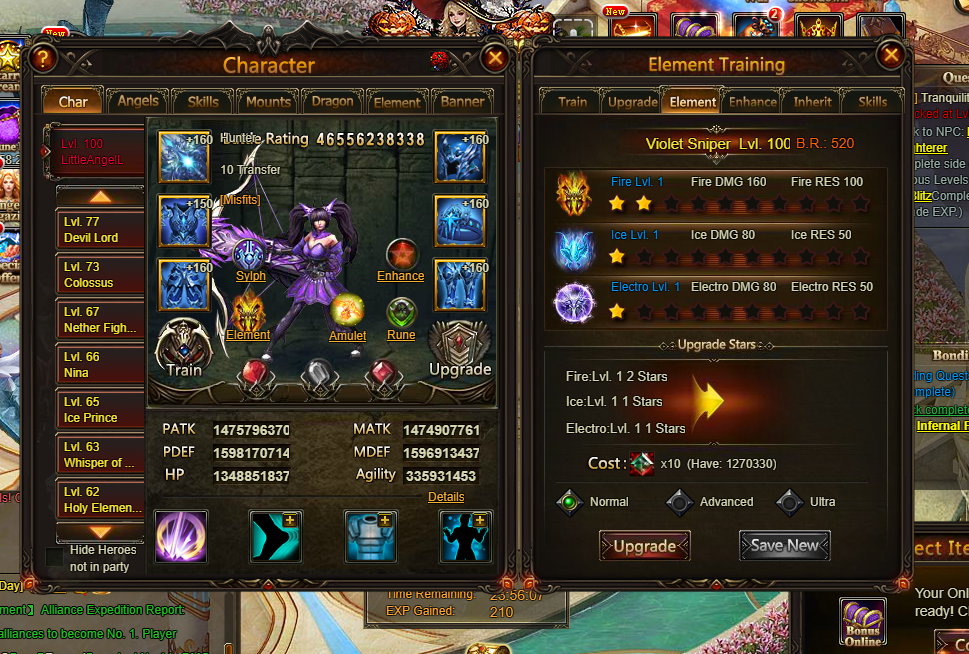Image resolution: width=969 pixels, height=654 pixels.
Task: Open the Rune icon
Action: [x=401, y=312]
